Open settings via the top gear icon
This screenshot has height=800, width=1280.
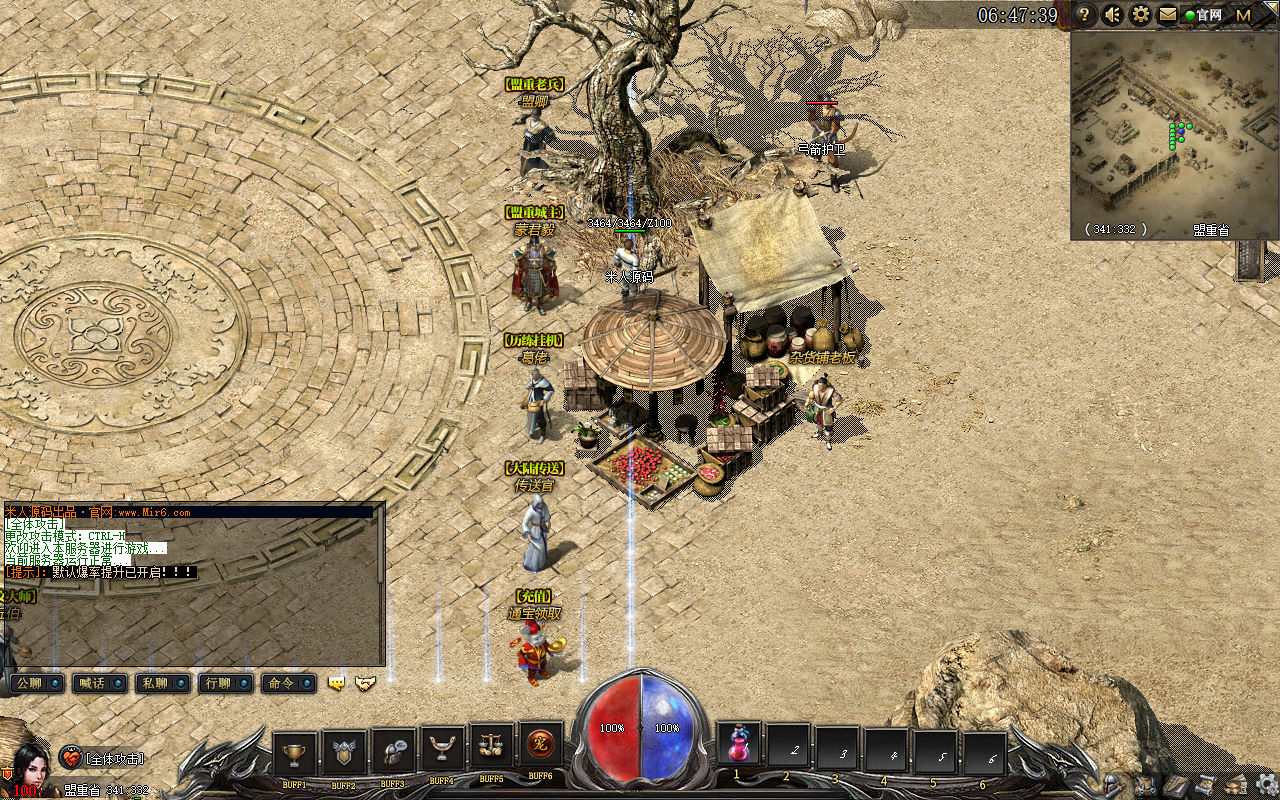pos(1140,15)
